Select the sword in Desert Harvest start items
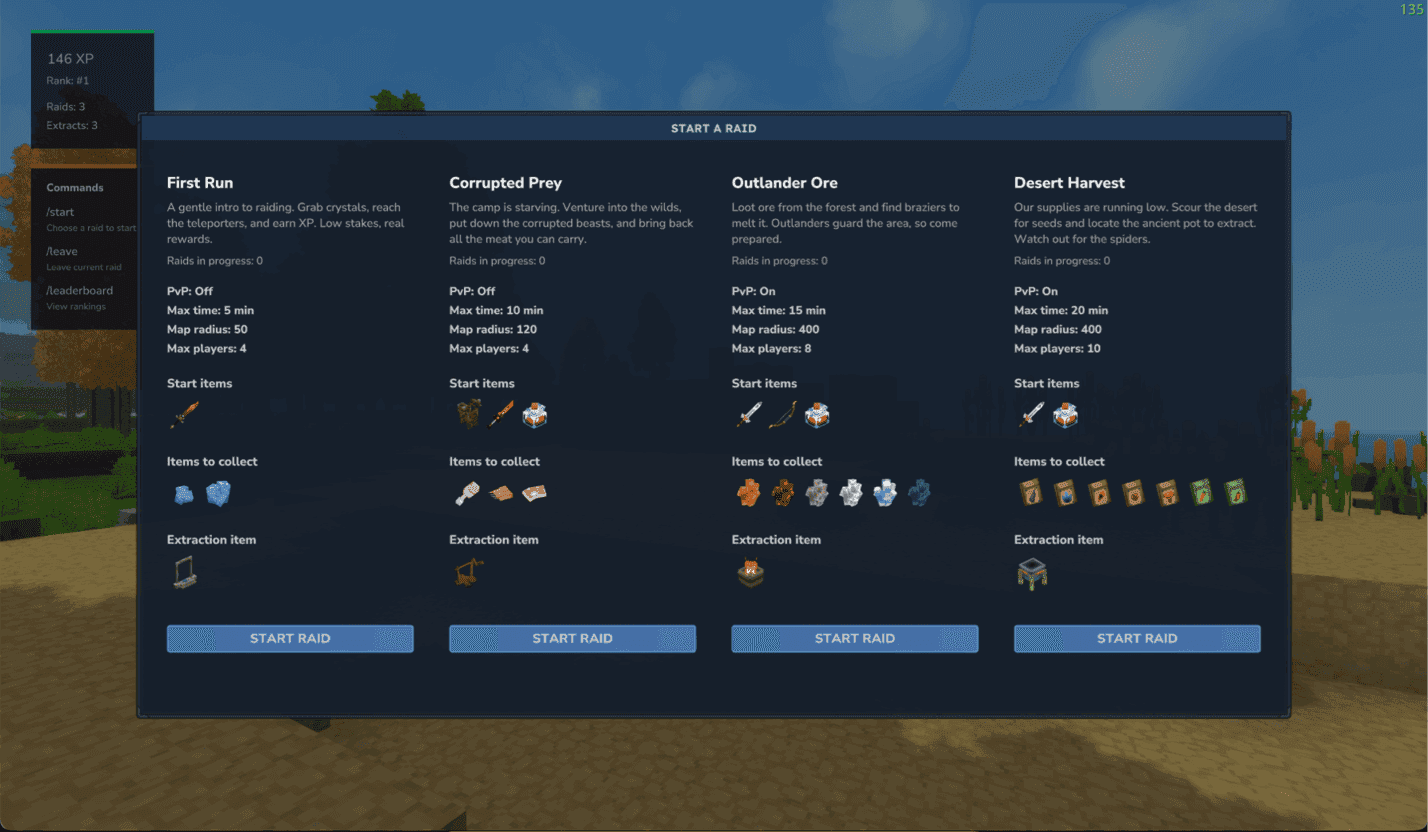 click(1031, 415)
